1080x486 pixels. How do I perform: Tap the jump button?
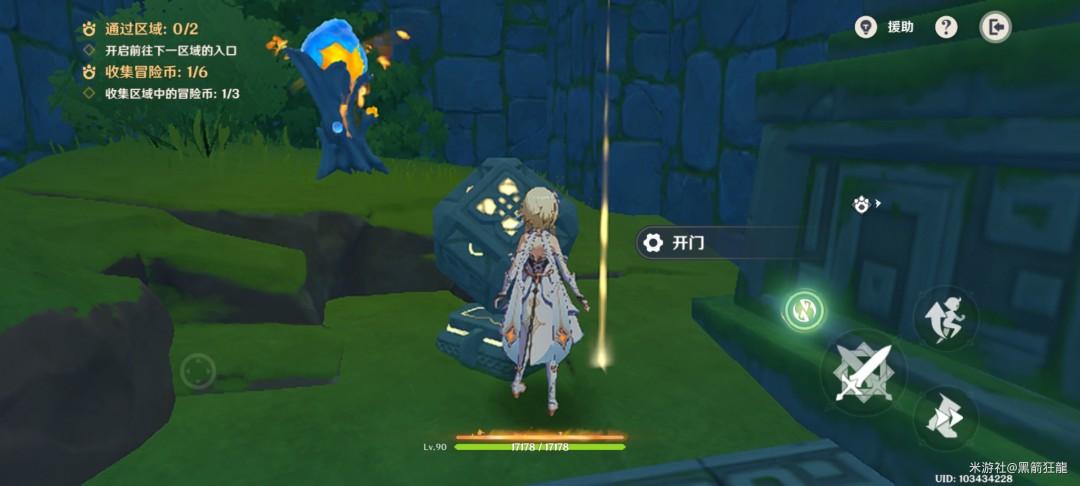click(x=945, y=320)
